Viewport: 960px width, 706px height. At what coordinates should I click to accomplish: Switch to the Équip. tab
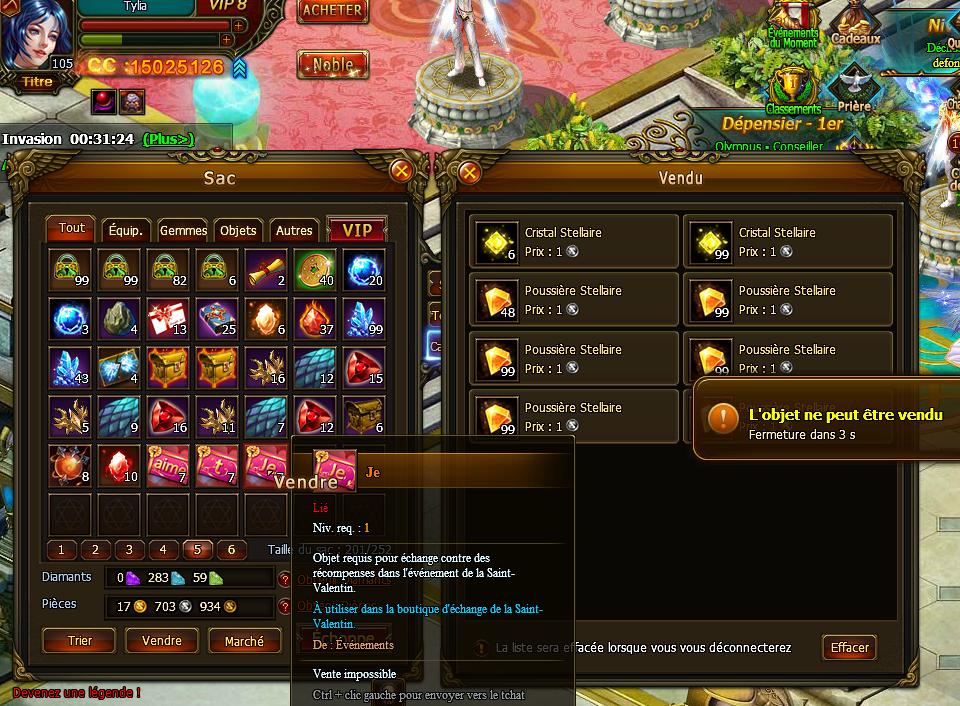click(x=126, y=230)
